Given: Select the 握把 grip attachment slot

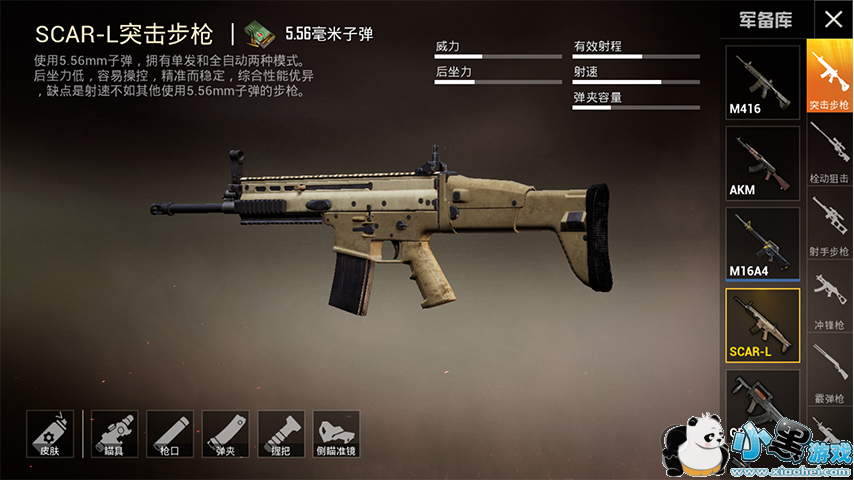Looking at the screenshot, I should (281, 433).
